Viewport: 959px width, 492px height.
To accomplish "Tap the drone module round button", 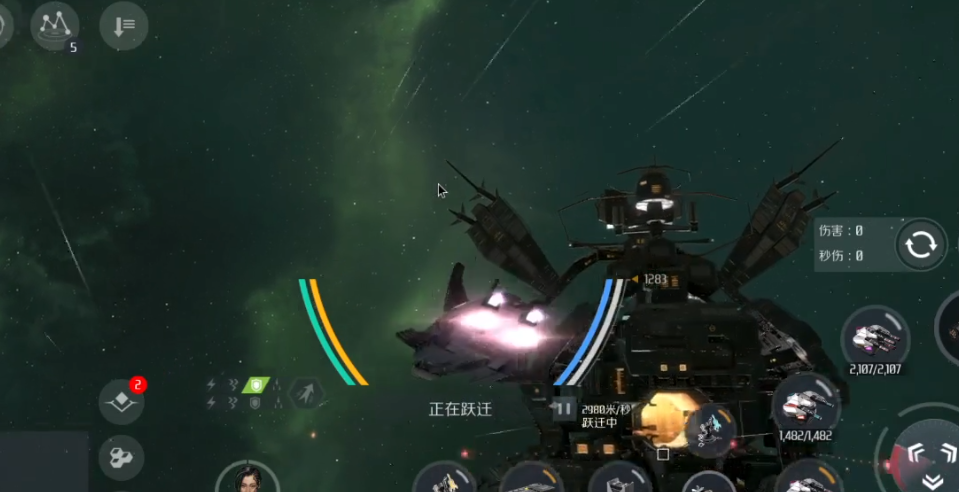I will click(x=712, y=431).
